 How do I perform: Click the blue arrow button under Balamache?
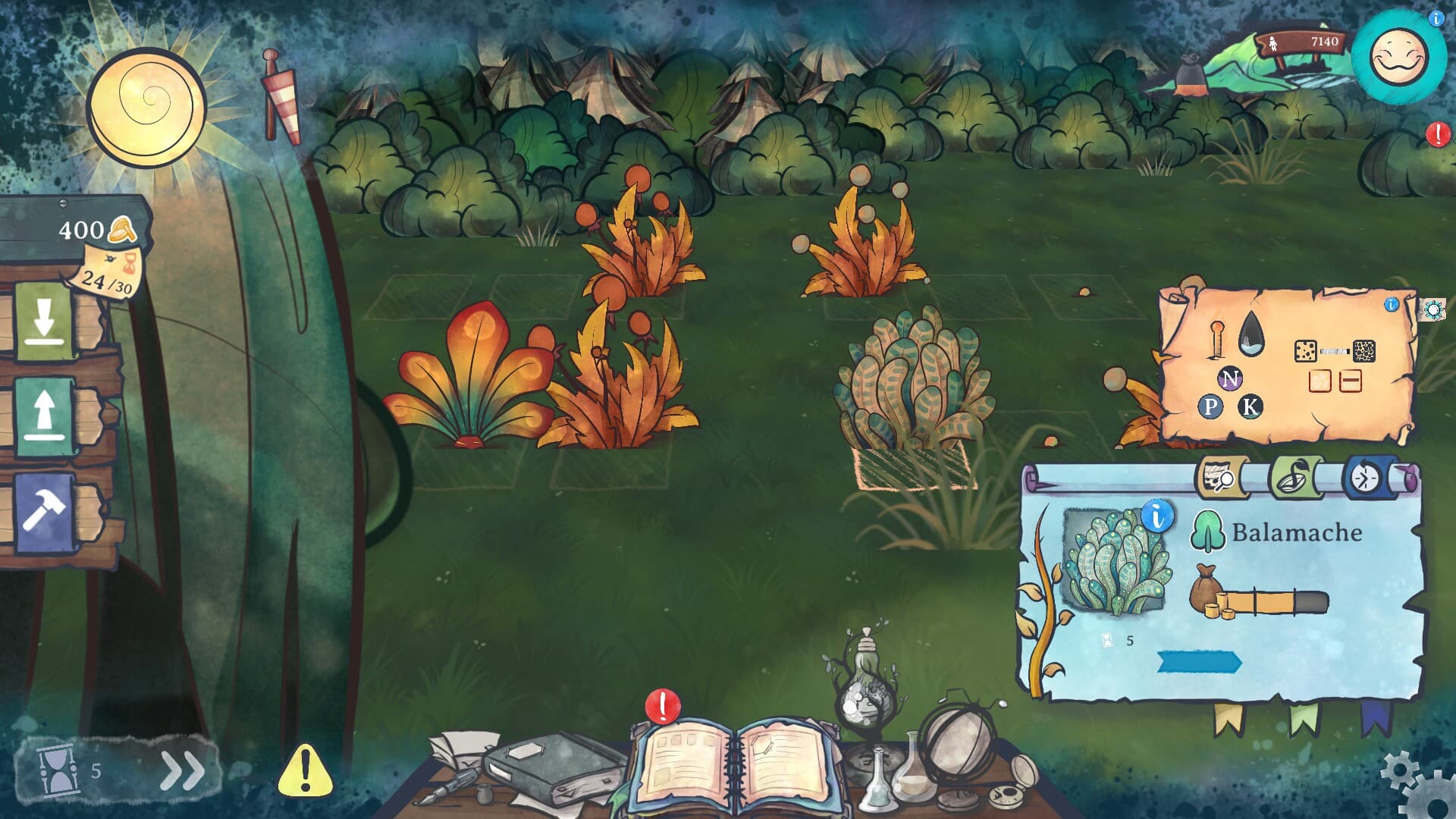(1198, 661)
